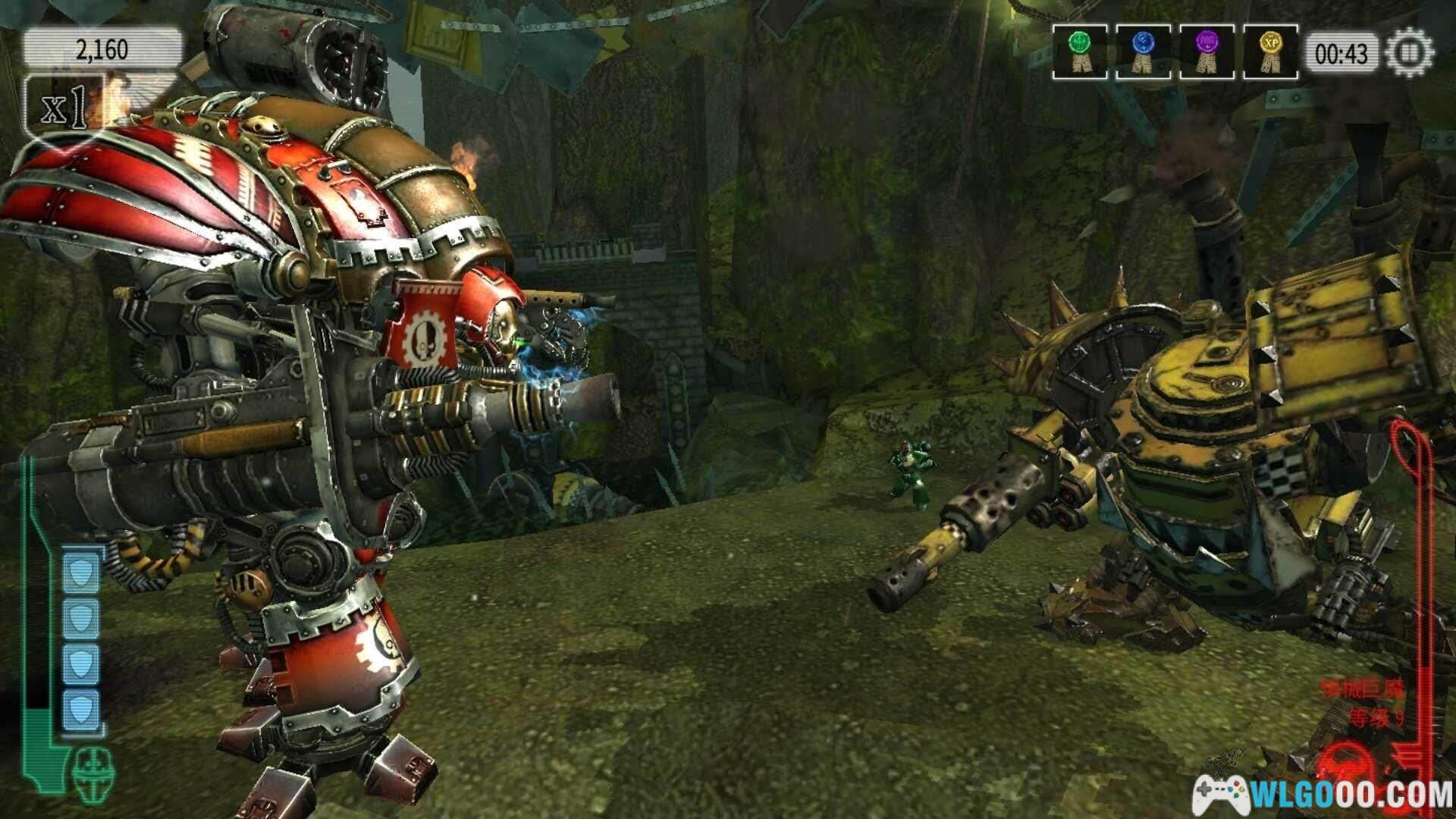The width and height of the screenshot is (1456, 819).
Task: Select the purple seal booster
Action: 1206,52
